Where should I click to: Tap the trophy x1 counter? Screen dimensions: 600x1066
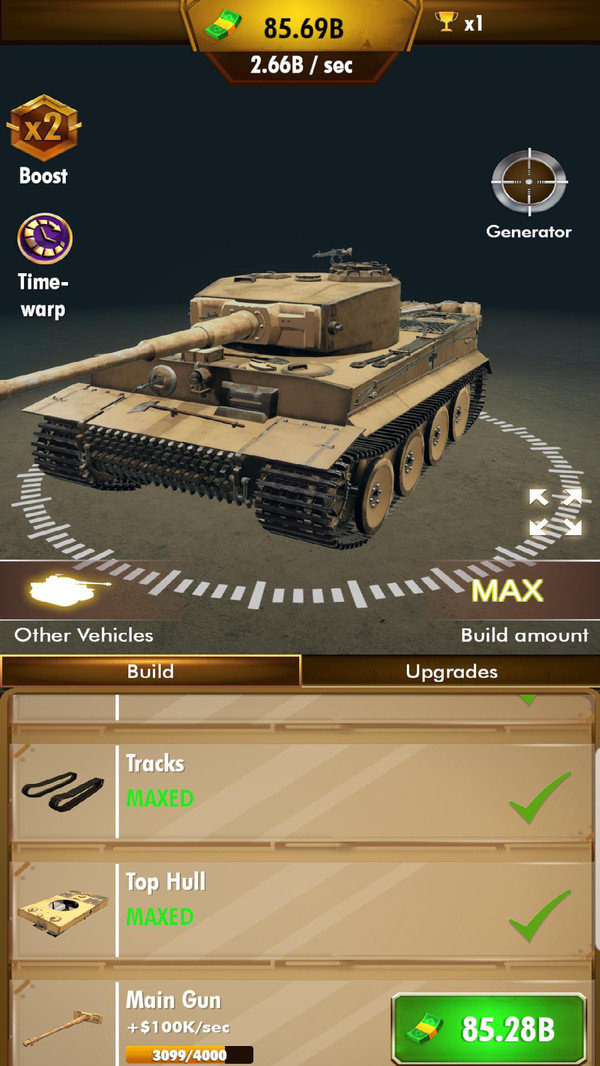pos(460,22)
